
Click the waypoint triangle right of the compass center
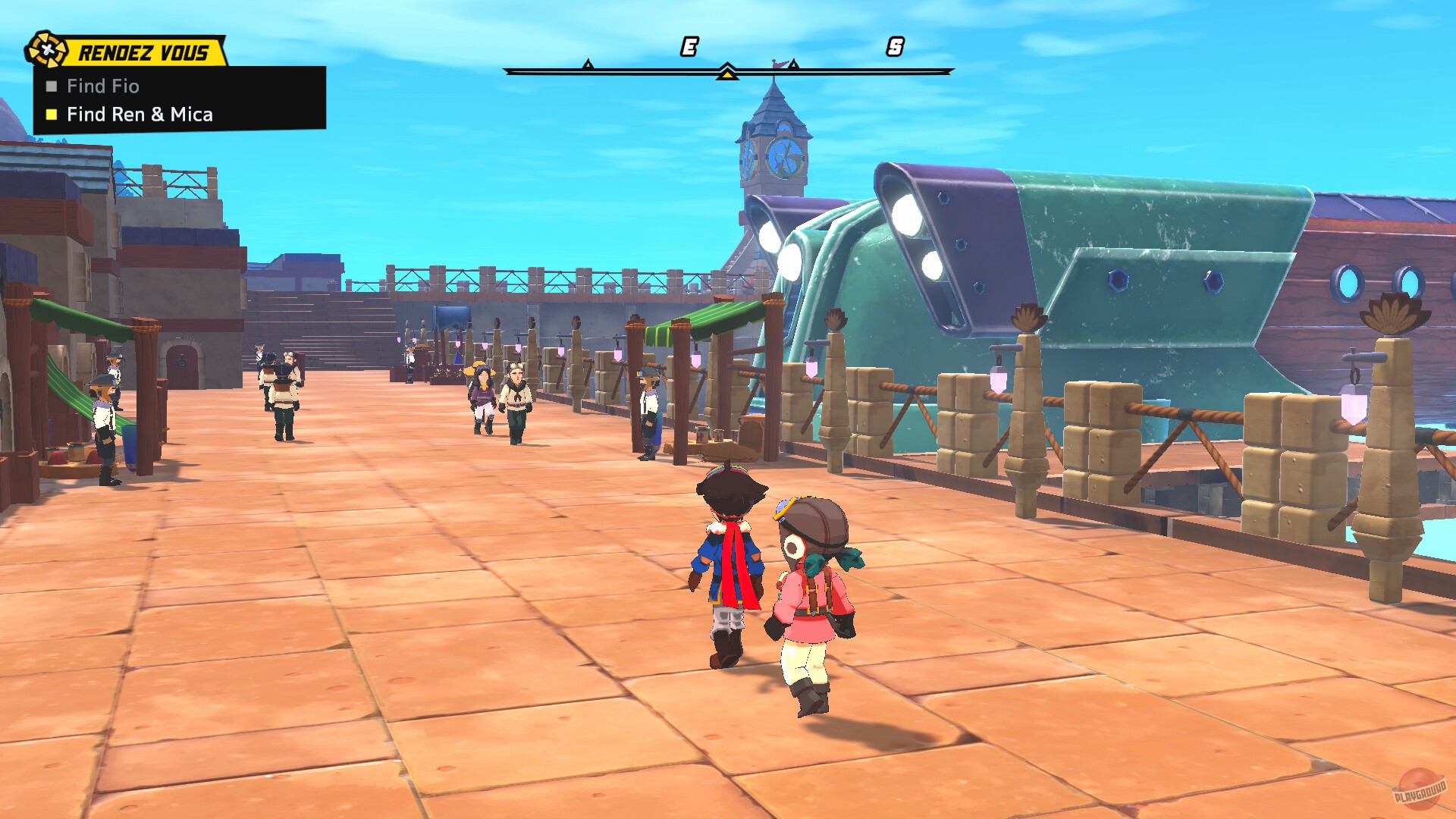pyautogui.click(x=793, y=65)
